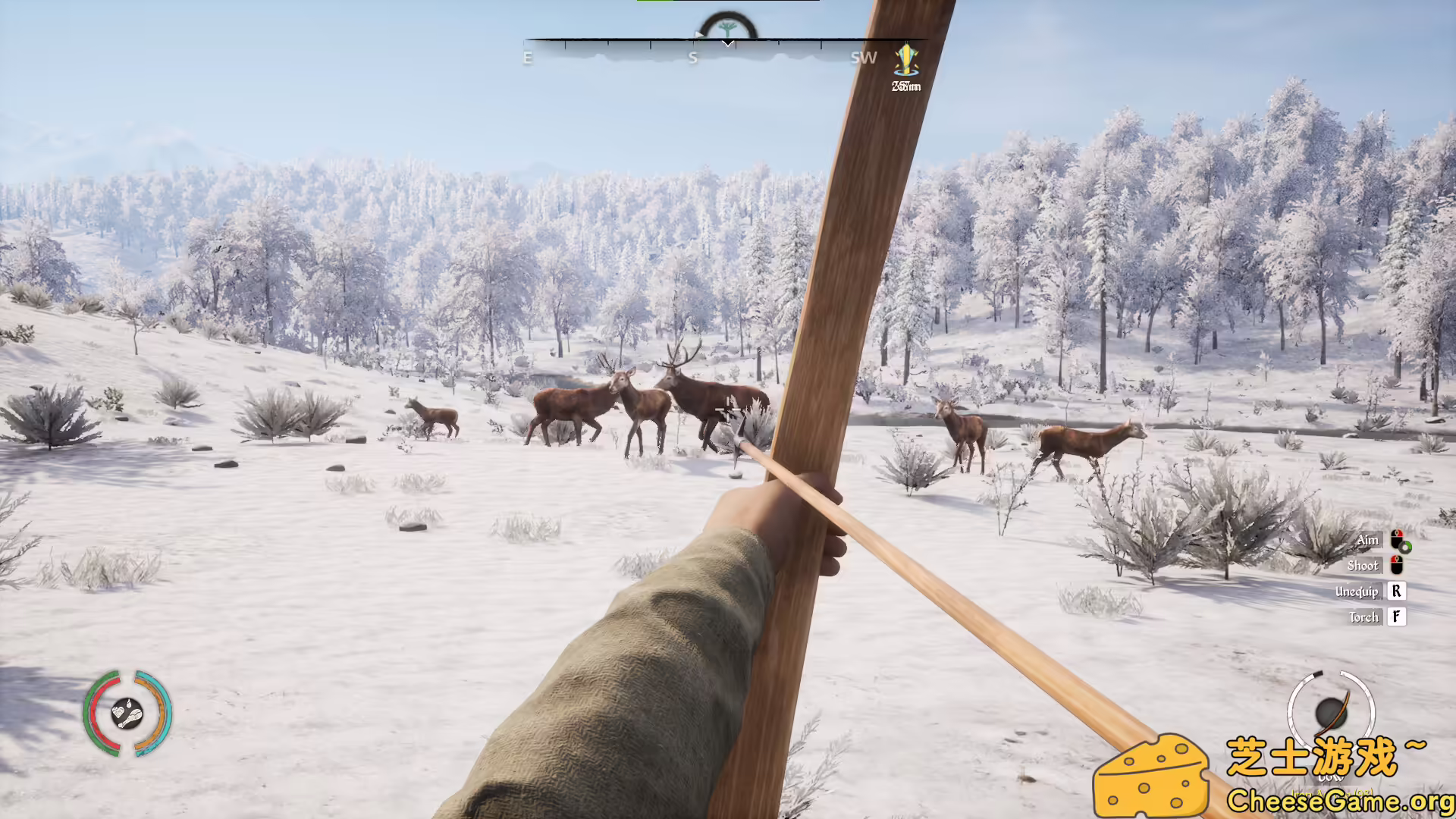Viewport: 1456px width, 819px height.
Task: Select the S marker on the compass strip
Action: (692, 58)
